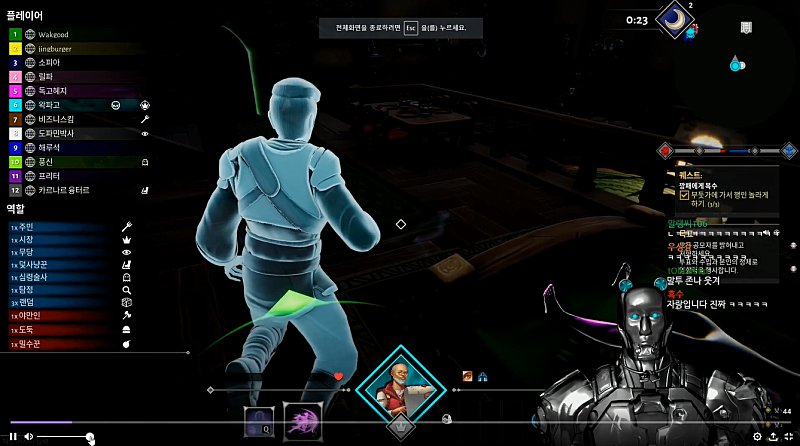Pause the video playback

(13, 437)
